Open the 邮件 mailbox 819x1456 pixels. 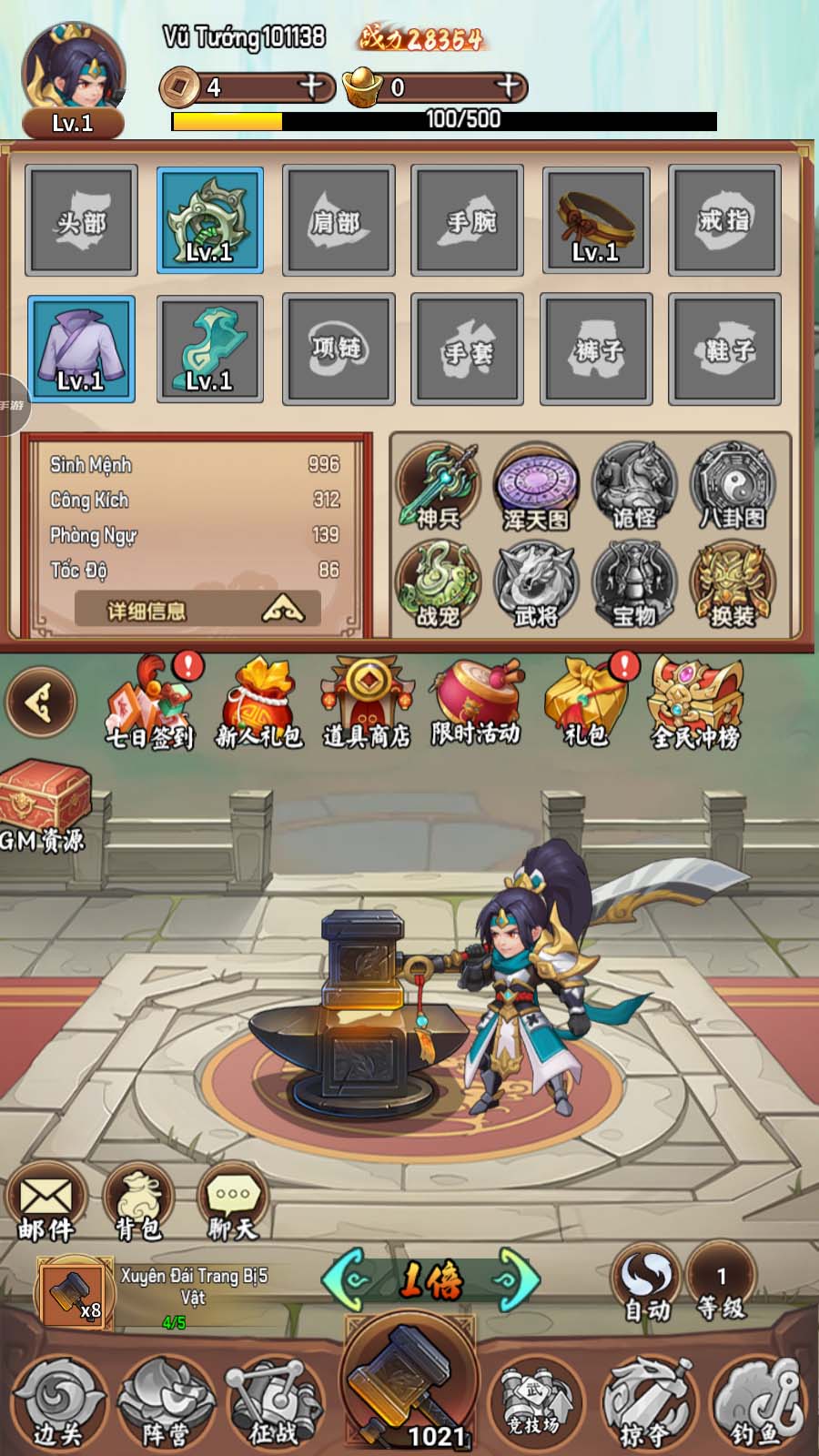(45, 1203)
